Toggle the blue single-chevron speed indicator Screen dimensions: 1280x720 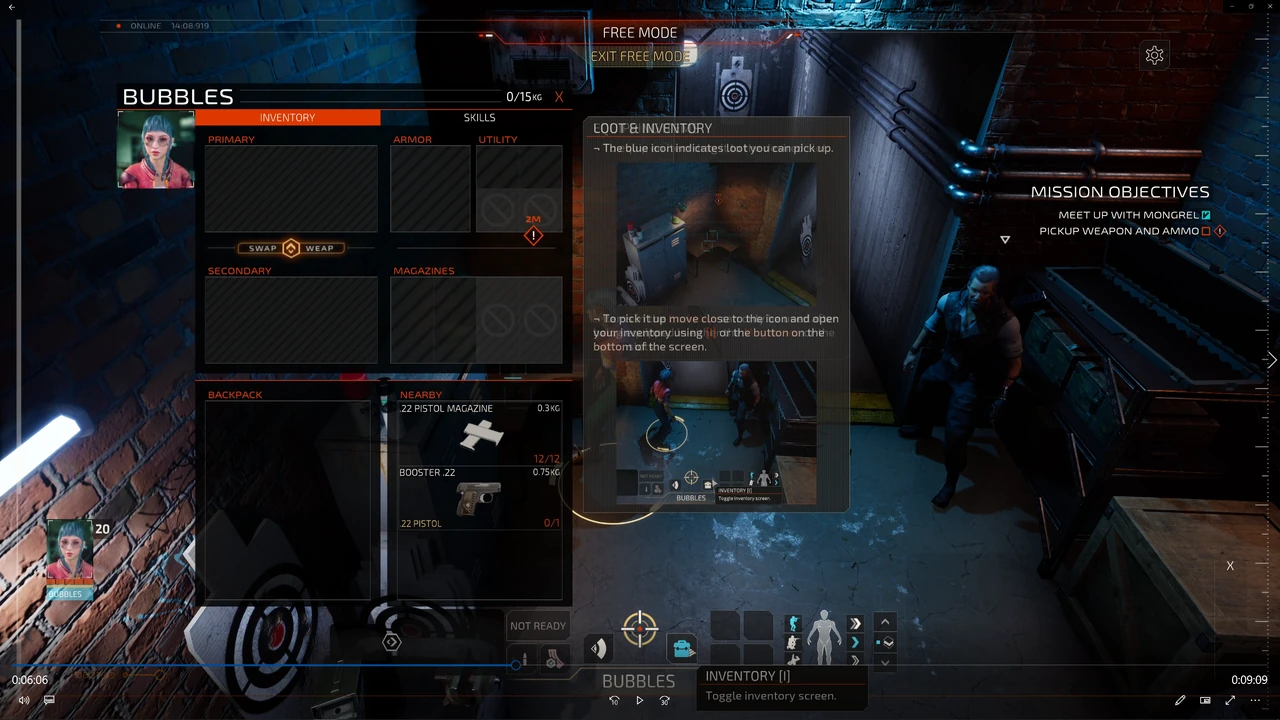tap(855, 641)
